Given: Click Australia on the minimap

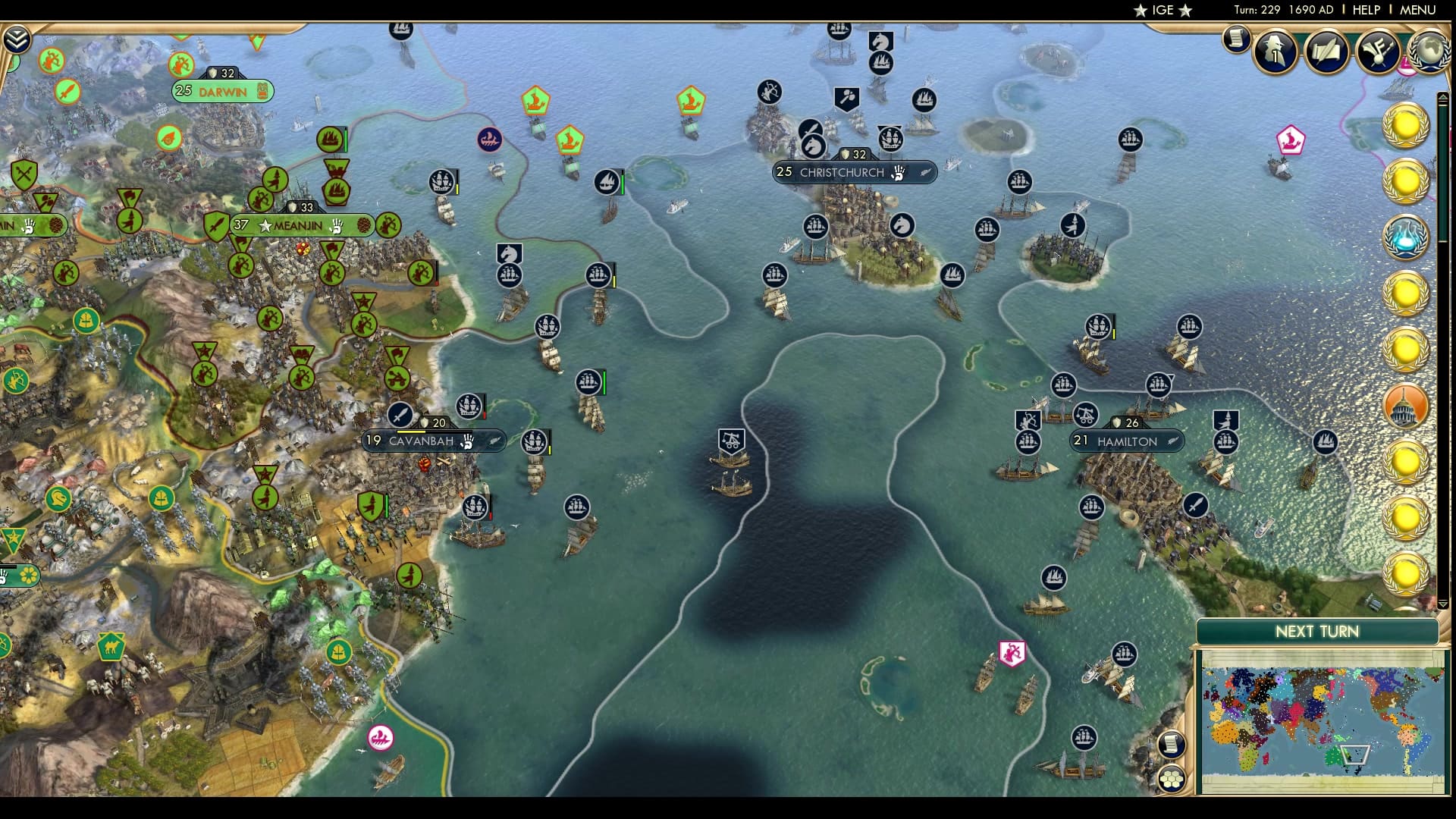Looking at the screenshot, I should click(1334, 756).
